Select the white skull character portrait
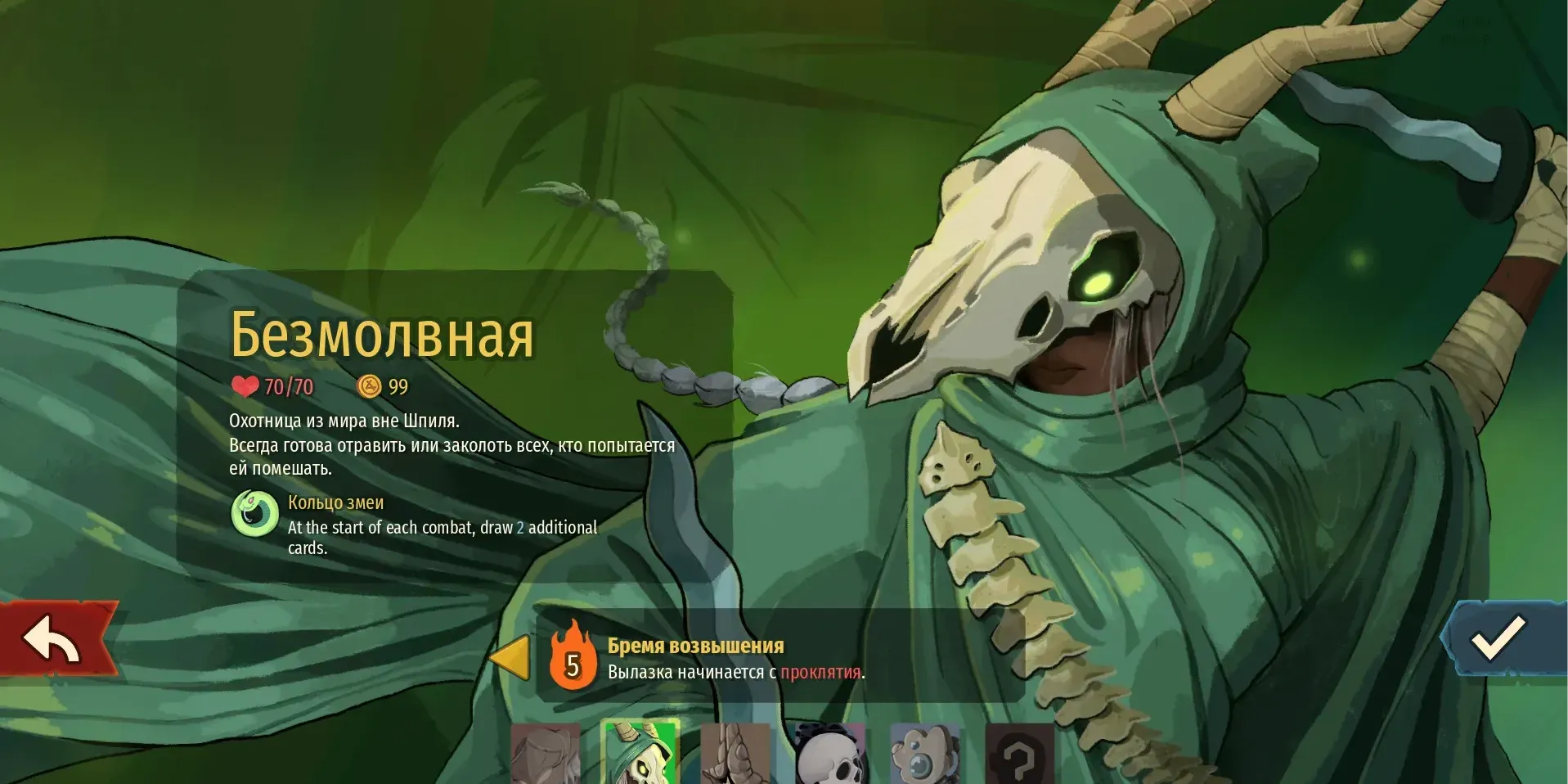The image size is (1568, 784). point(829,755)
